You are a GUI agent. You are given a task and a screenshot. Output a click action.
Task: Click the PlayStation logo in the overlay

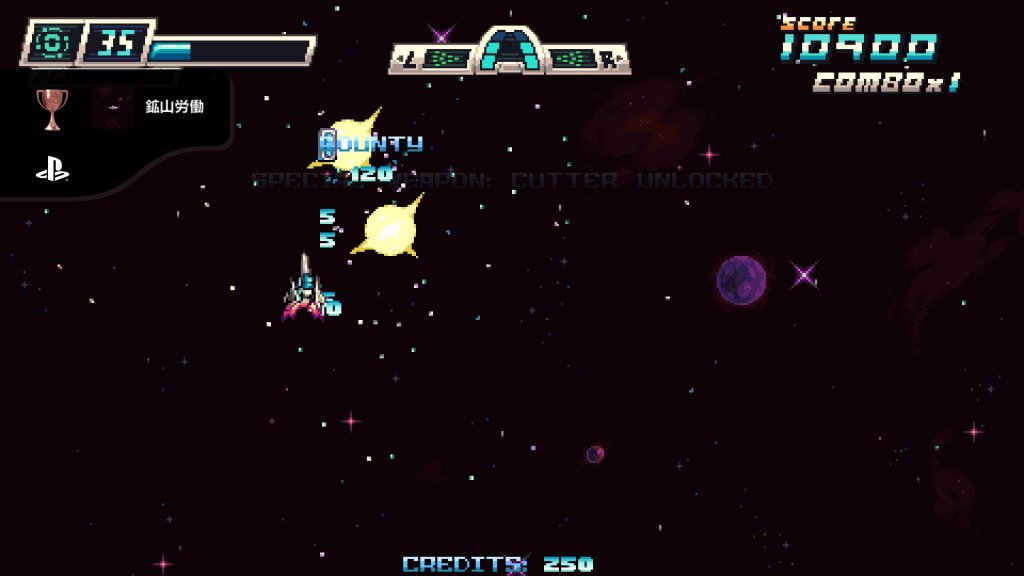pyautogui.click(x=52, y=171)
